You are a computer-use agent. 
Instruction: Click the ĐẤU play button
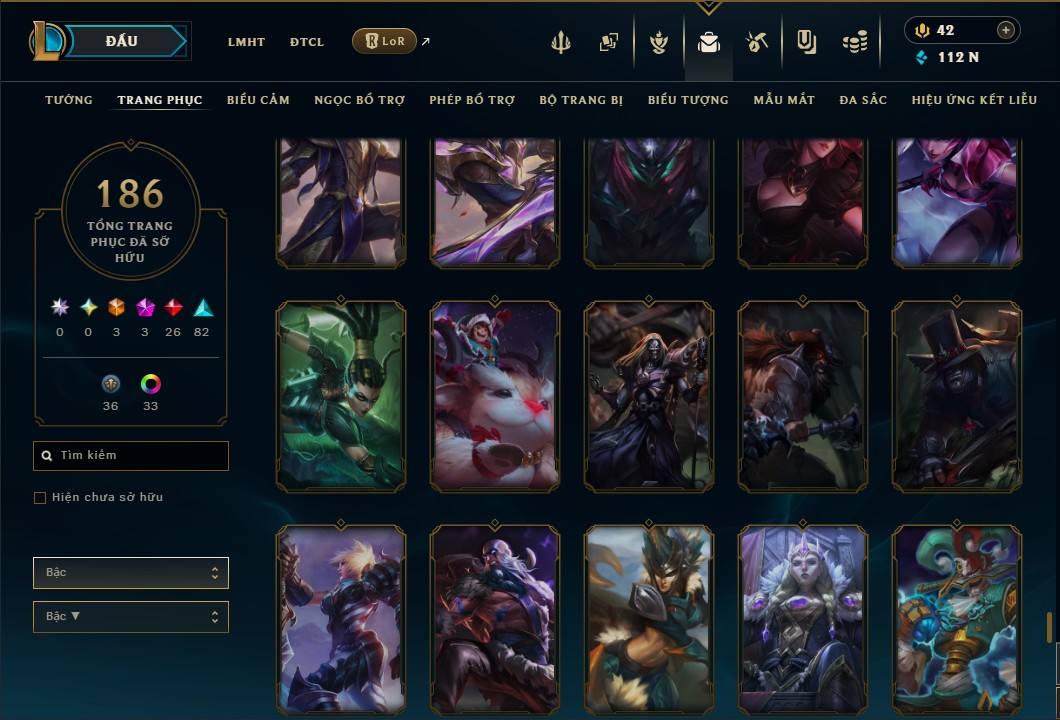coord(122,41)
